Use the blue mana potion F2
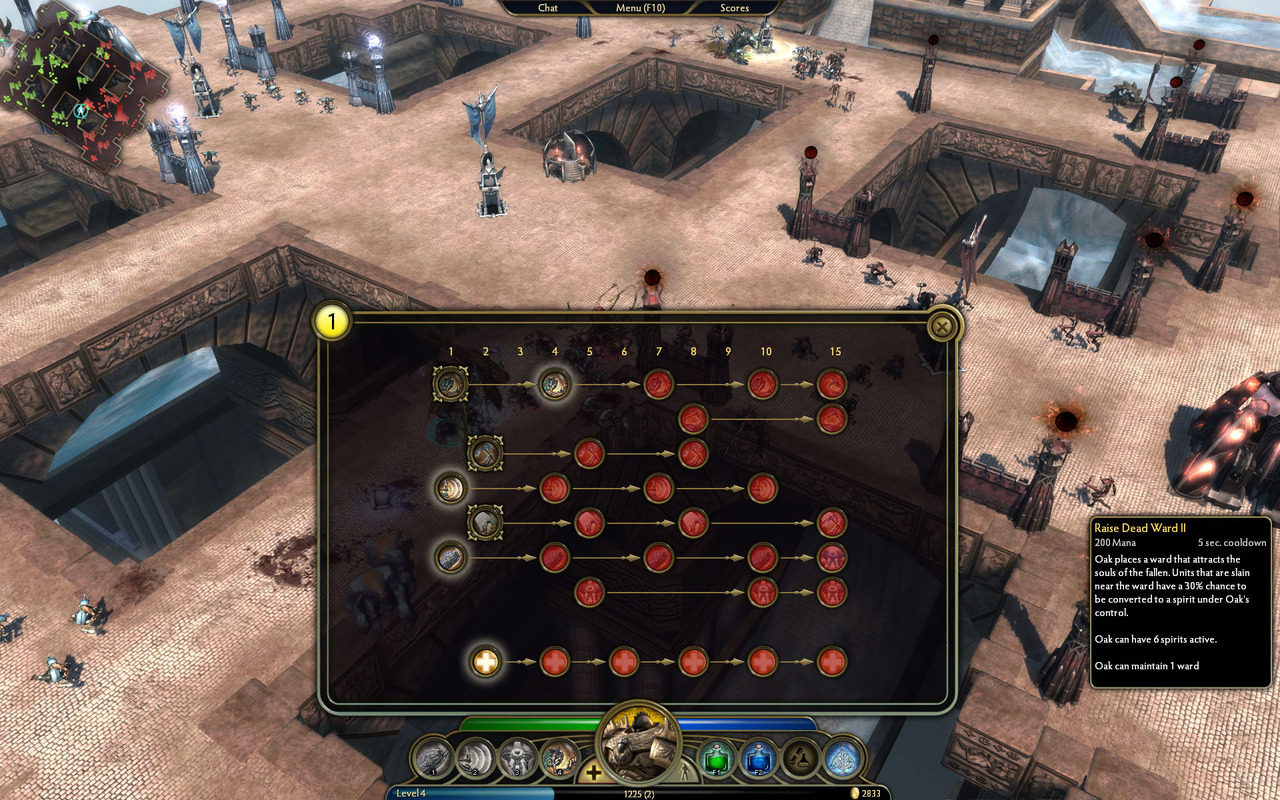The height and width of the screenshot is (800, 1280). pyautogui.click(x=758, y=758)
